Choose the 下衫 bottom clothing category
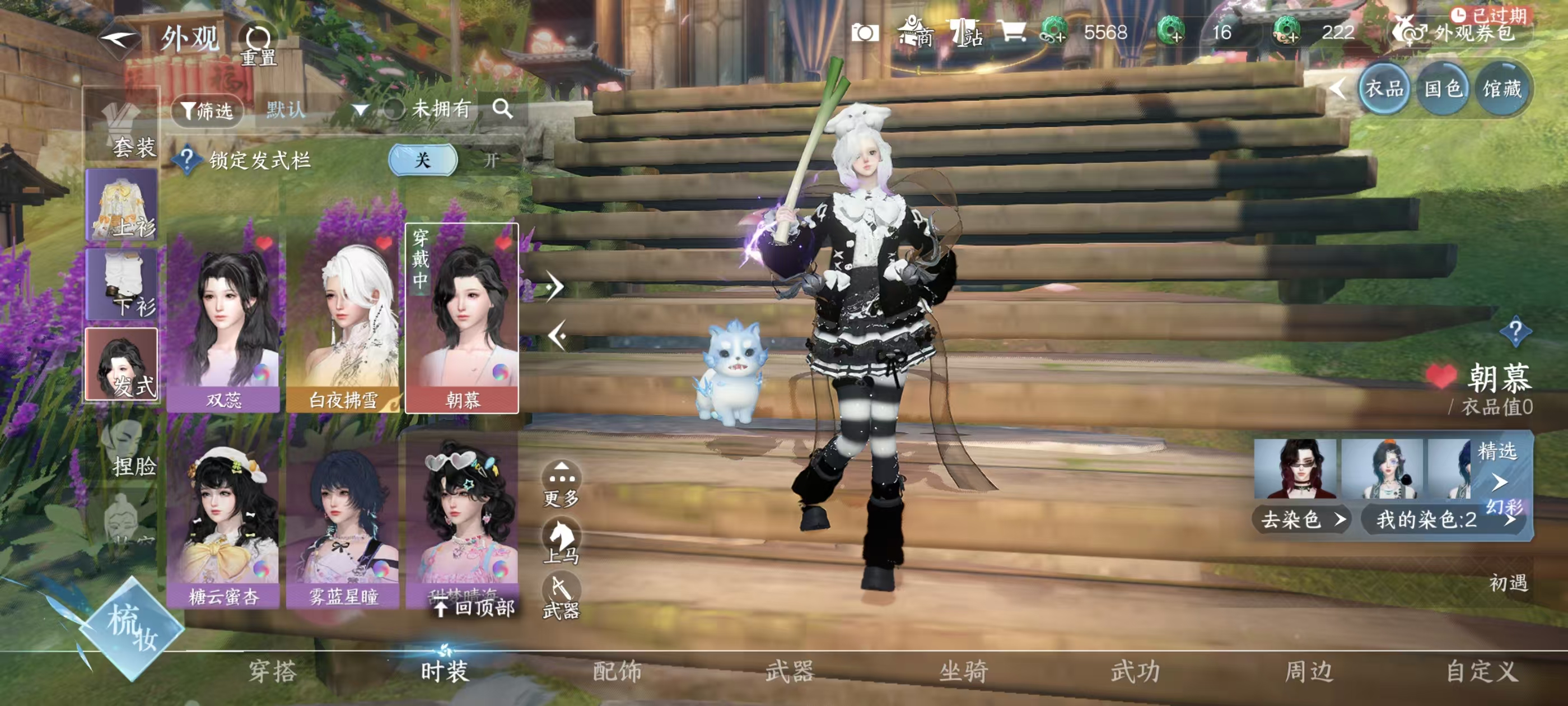Screen dimensions: 1568x706 click(122, 285)
